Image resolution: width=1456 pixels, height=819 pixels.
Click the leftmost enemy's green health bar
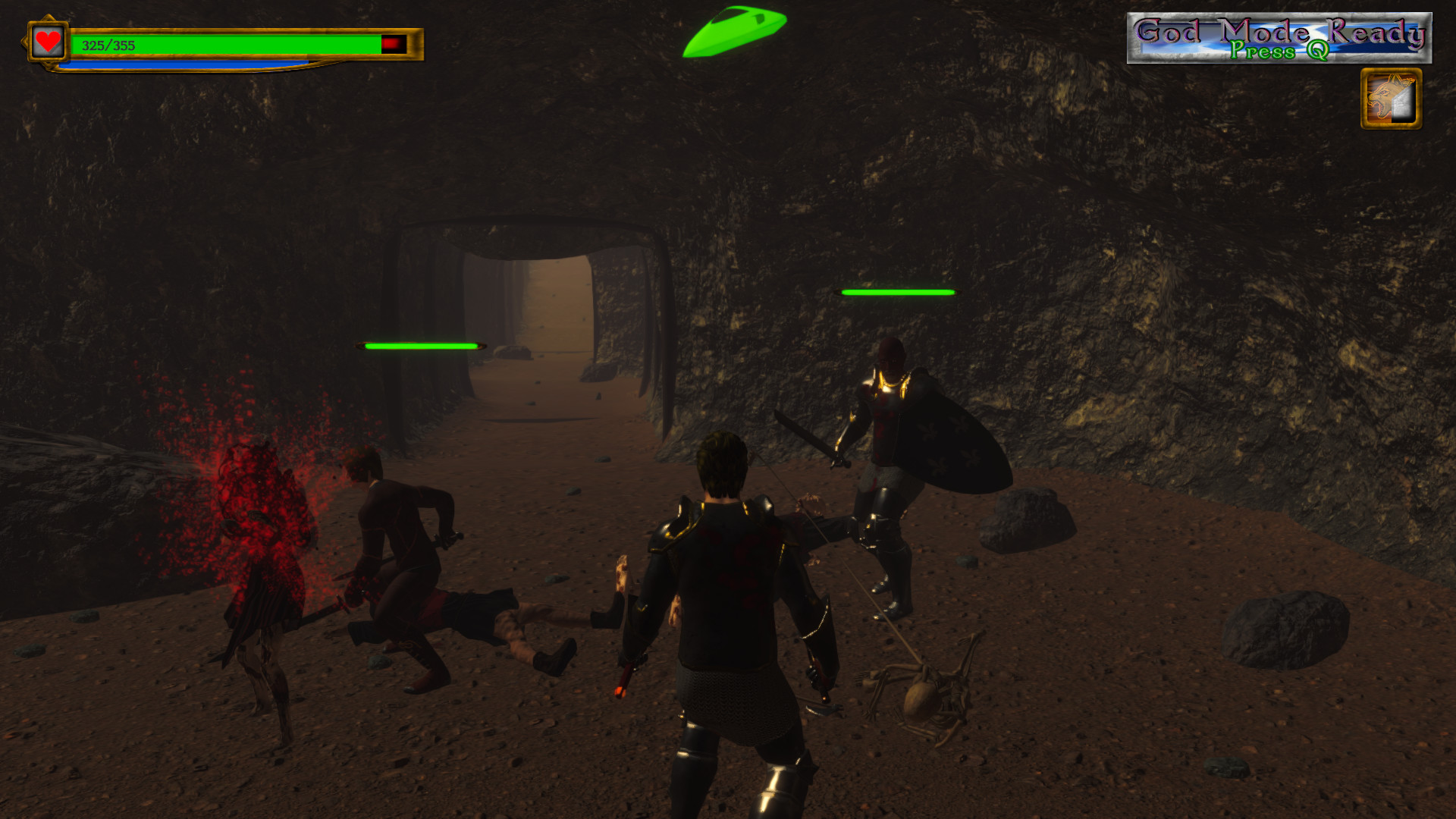[421, 345]
